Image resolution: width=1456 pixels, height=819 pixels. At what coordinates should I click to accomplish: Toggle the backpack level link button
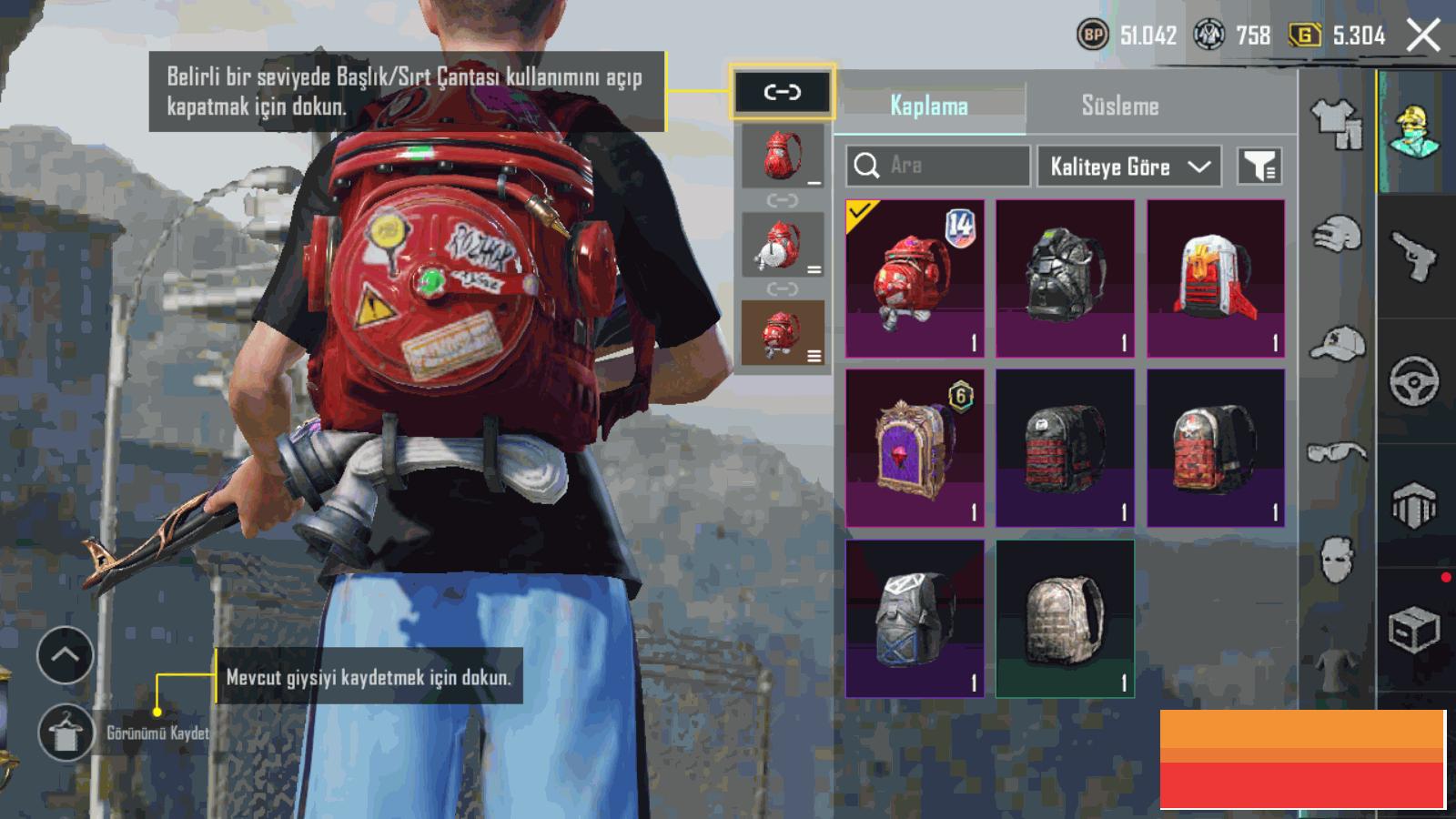point(782,92)
